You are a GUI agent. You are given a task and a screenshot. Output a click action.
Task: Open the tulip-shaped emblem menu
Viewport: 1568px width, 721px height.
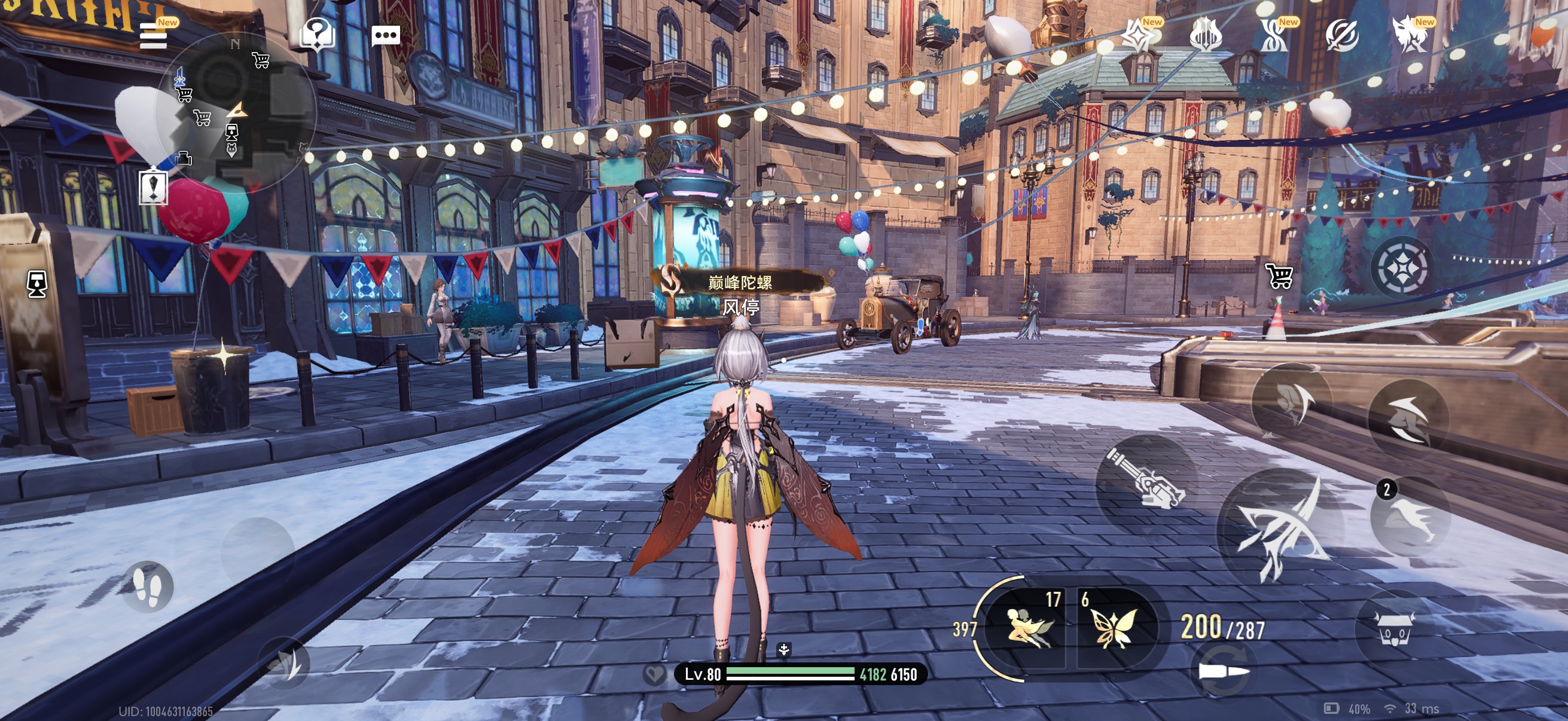tap(1205, 35)
